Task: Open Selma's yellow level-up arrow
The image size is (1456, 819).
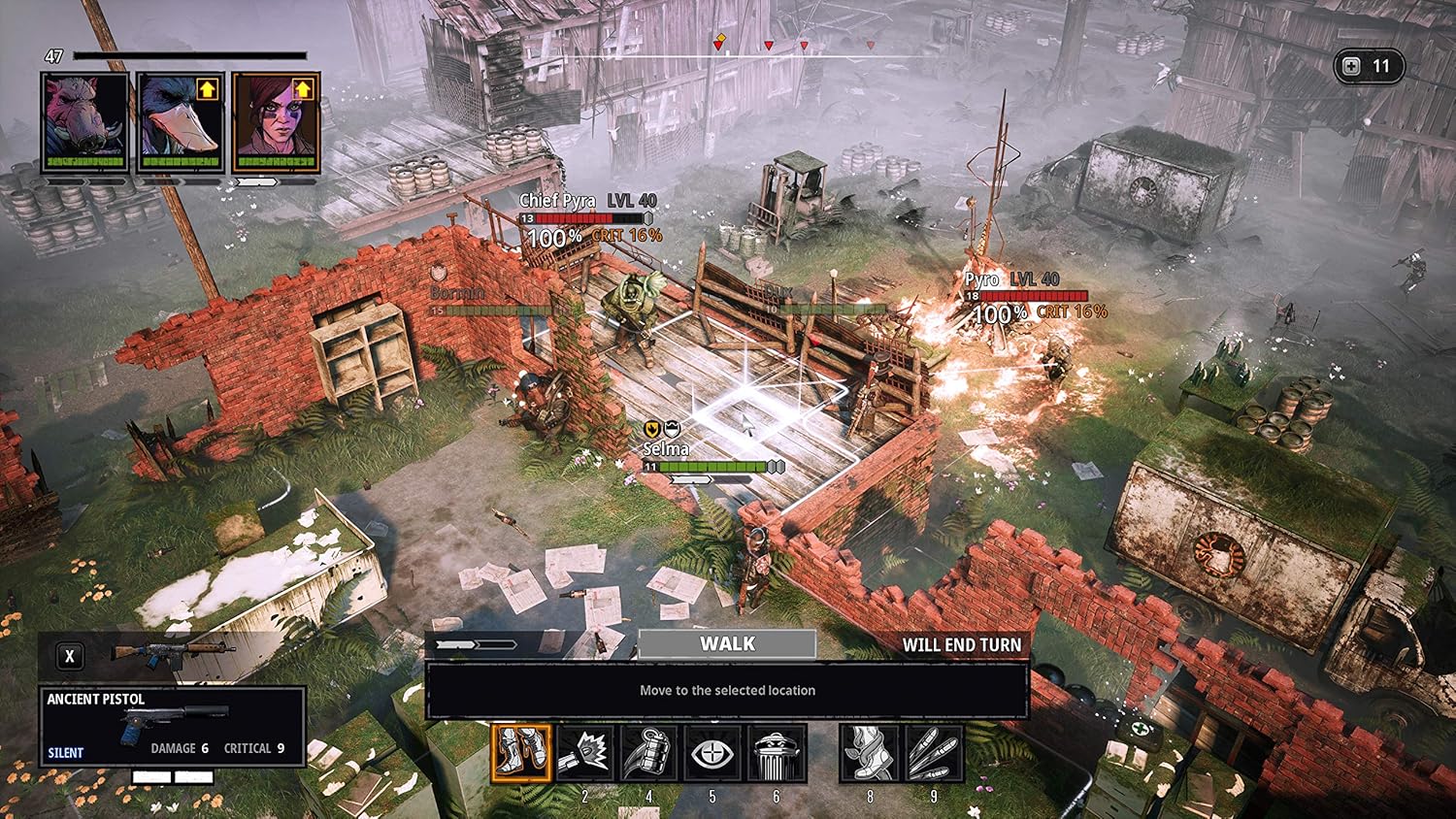Action: 303,89
